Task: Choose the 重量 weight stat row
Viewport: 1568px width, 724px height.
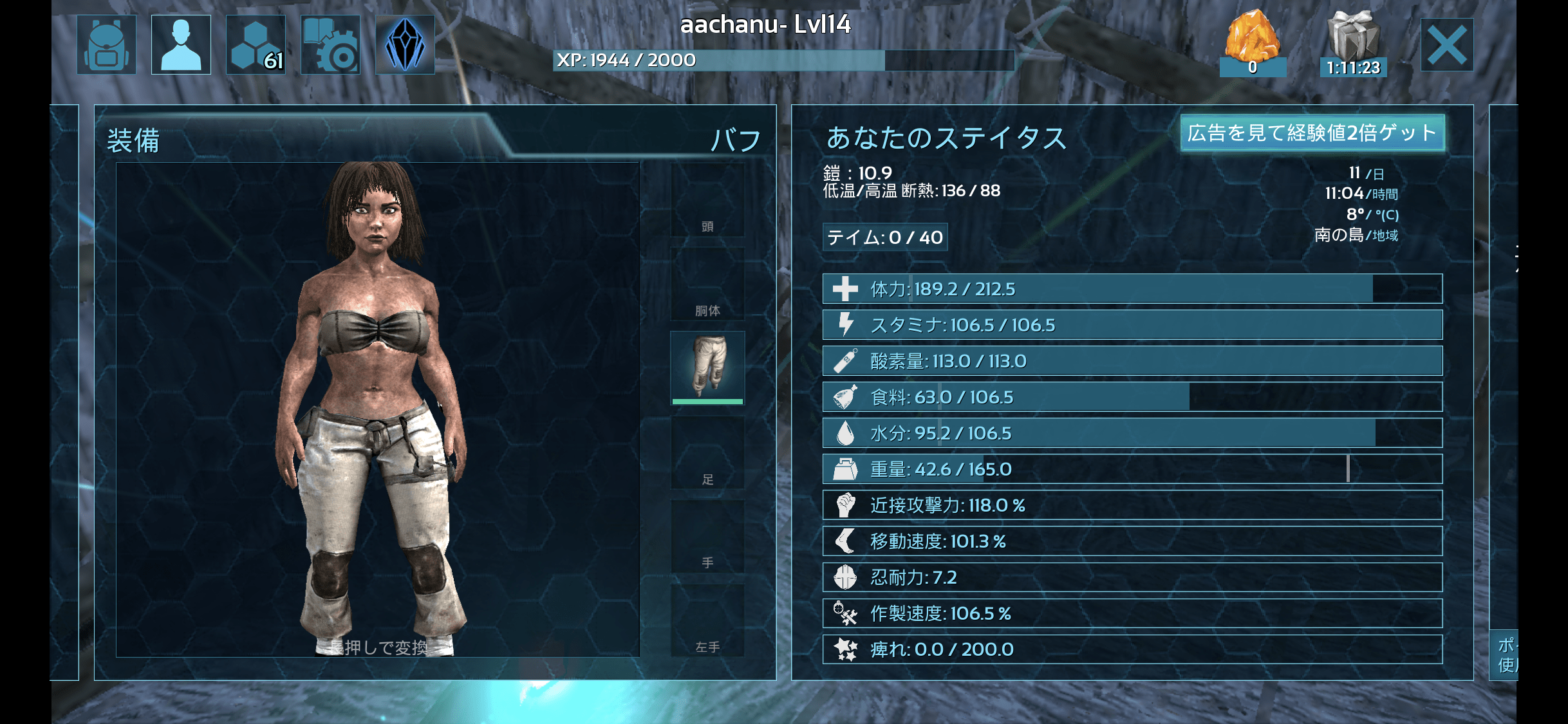Action: (x=1132, y=469)
